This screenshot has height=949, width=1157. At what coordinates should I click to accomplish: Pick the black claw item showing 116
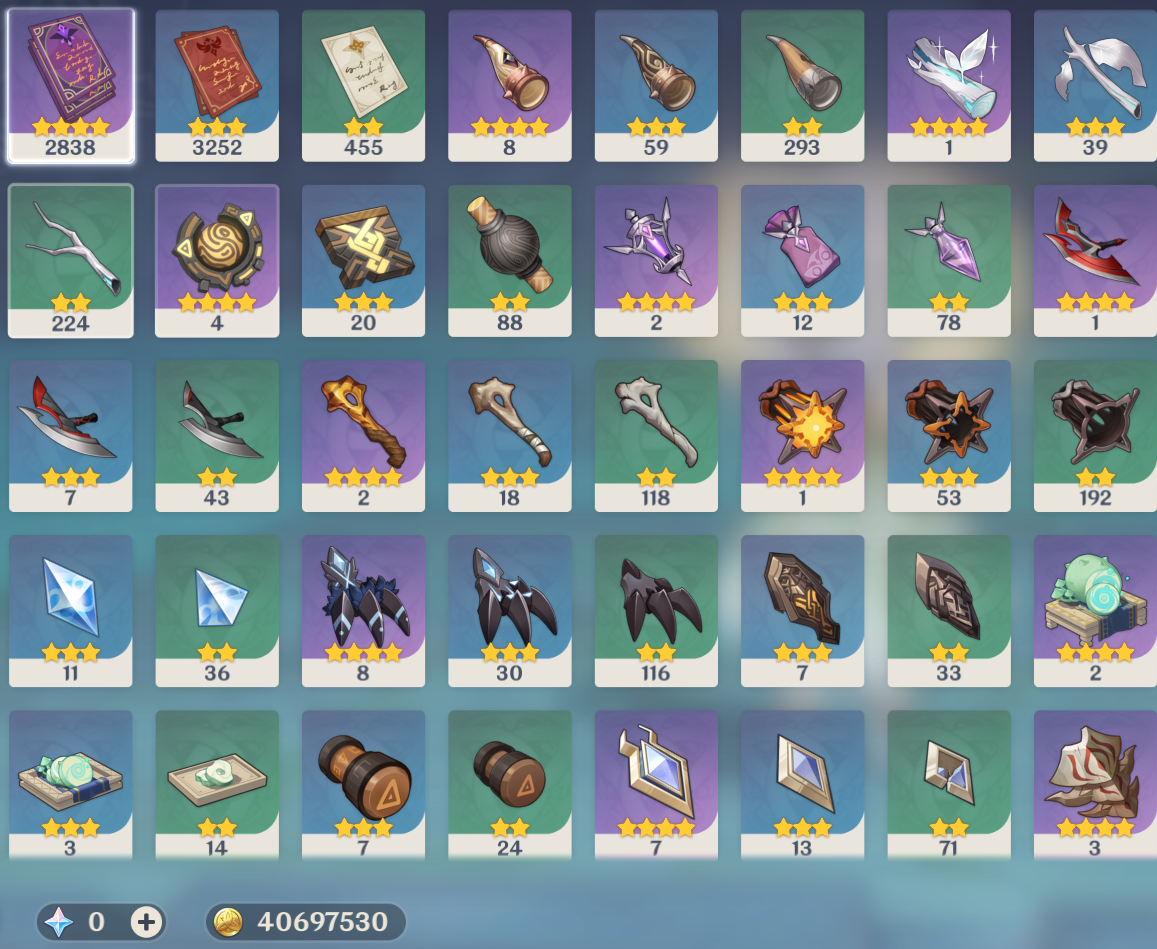pyautogui.click(x=656, y=610)
